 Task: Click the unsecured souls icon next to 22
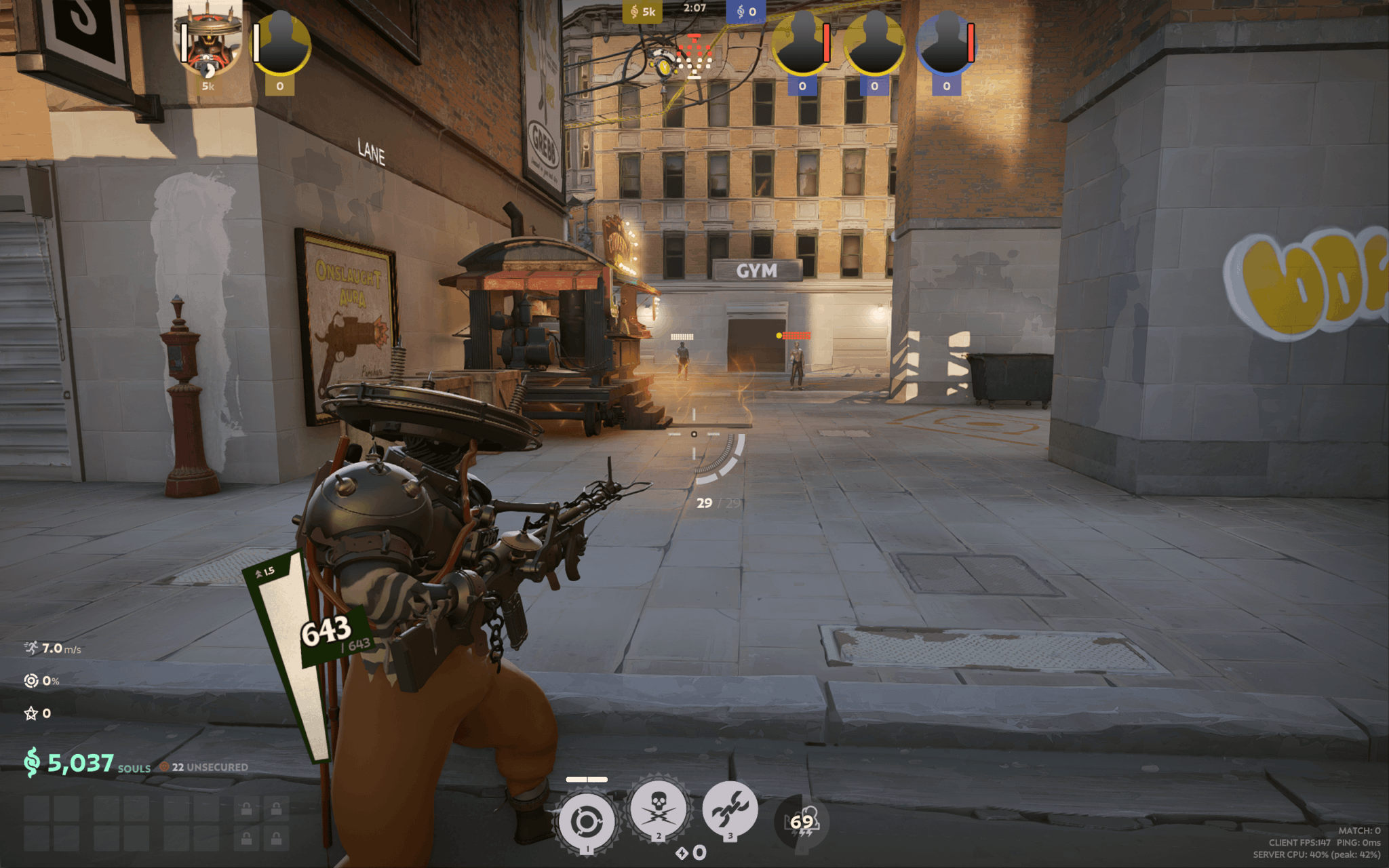[x=163, y=768]
